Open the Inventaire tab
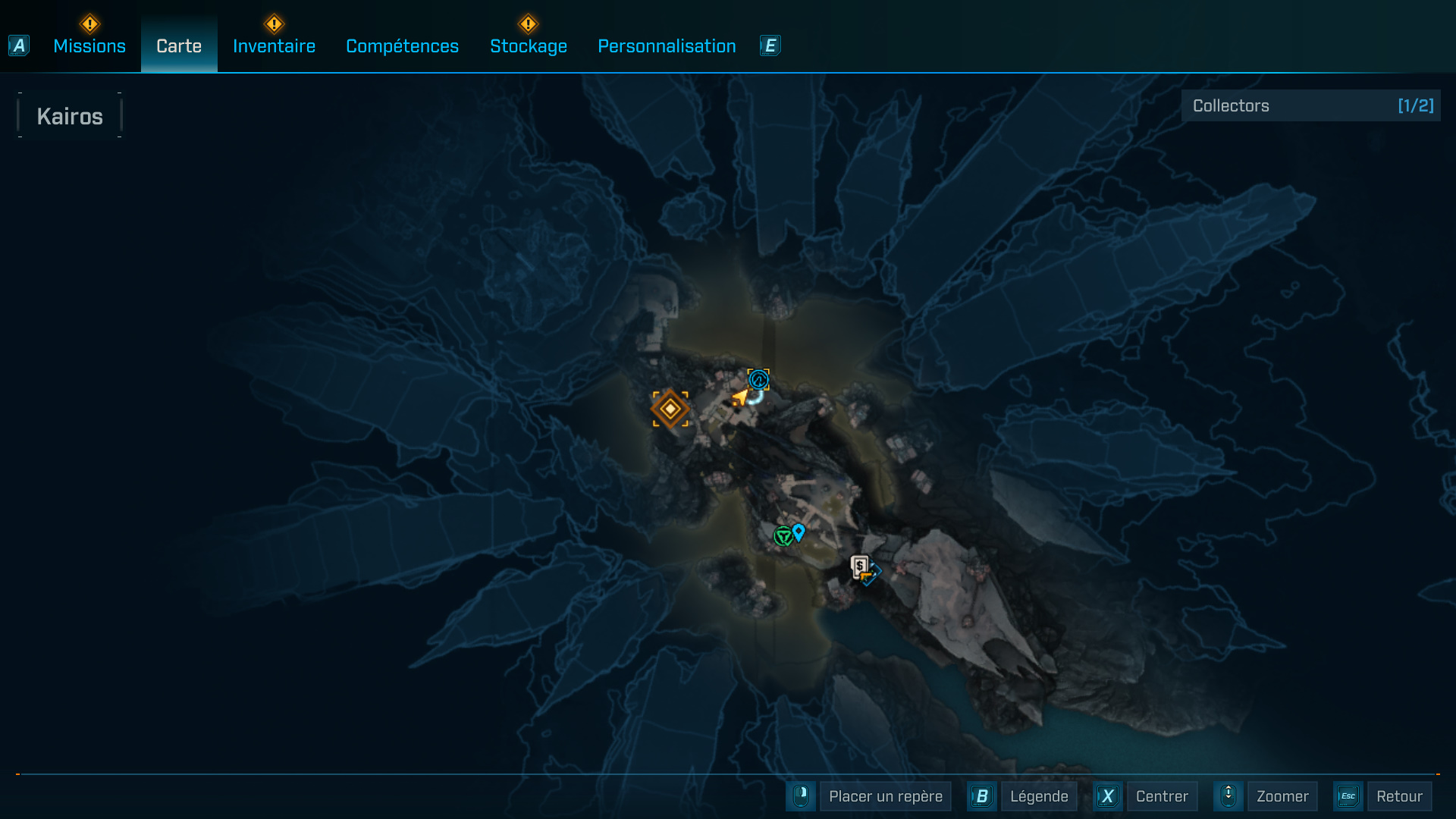This screenshot has width=1456, height=819. click(274, 45)
